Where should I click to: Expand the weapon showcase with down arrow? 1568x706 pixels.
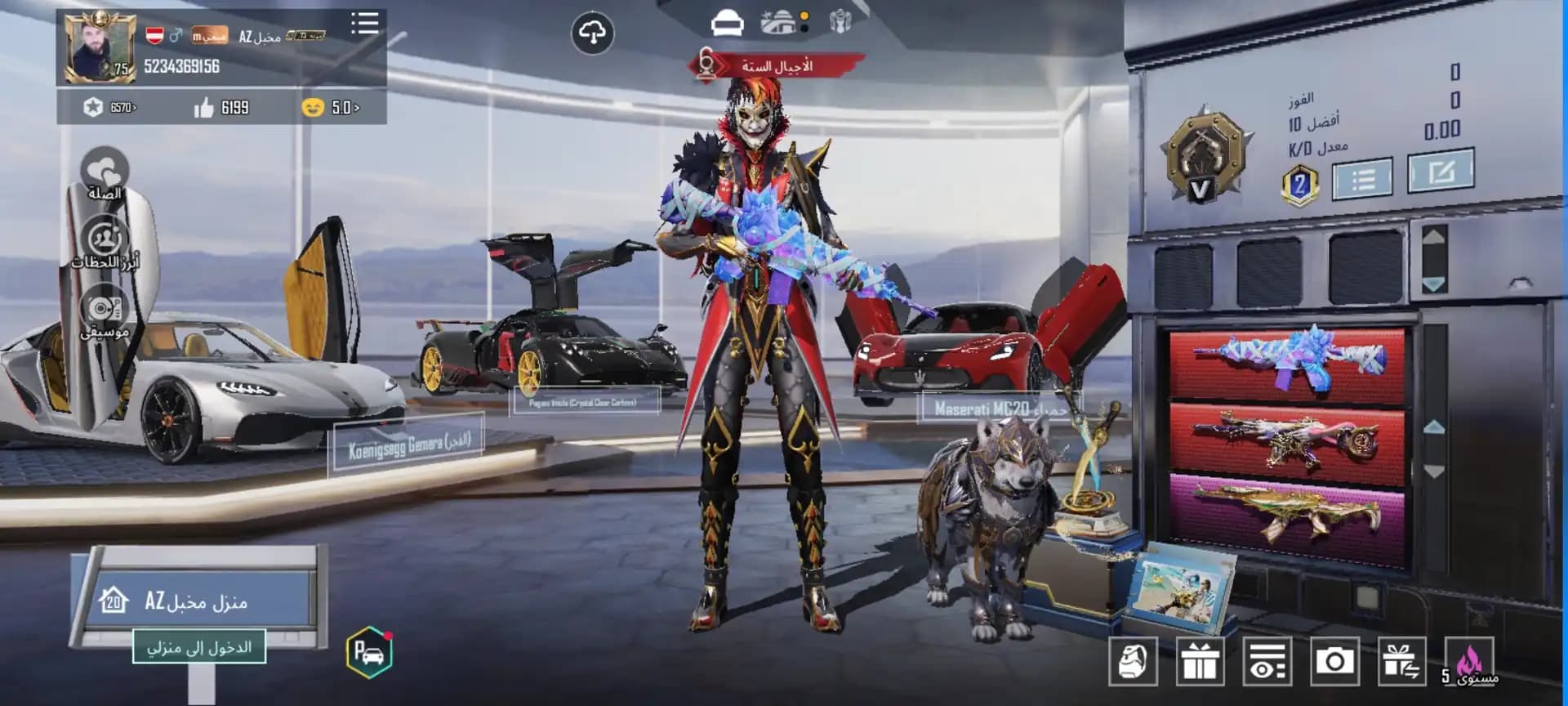[1434, 471]
